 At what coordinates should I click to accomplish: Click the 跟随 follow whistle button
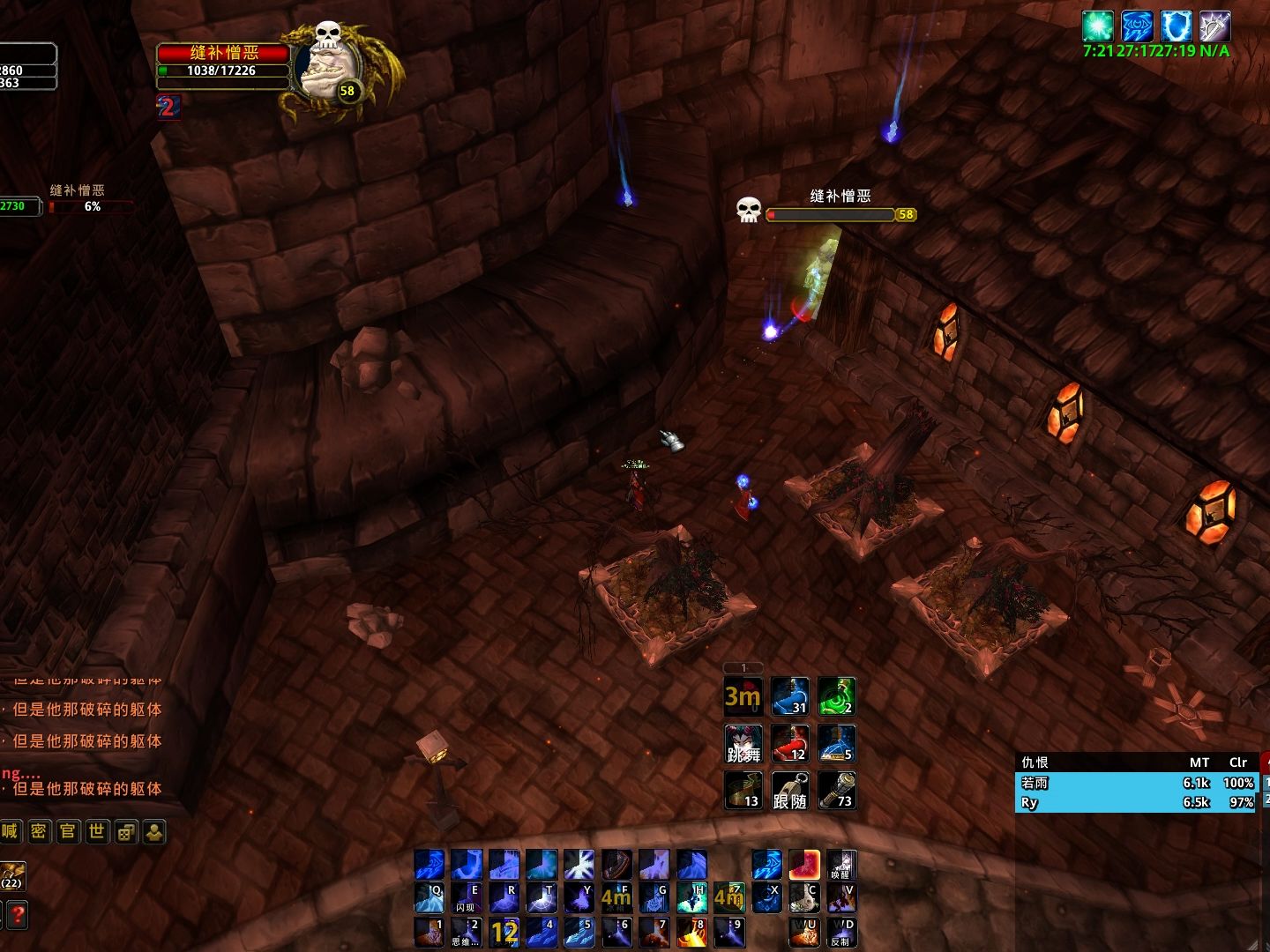pos(790,791)
